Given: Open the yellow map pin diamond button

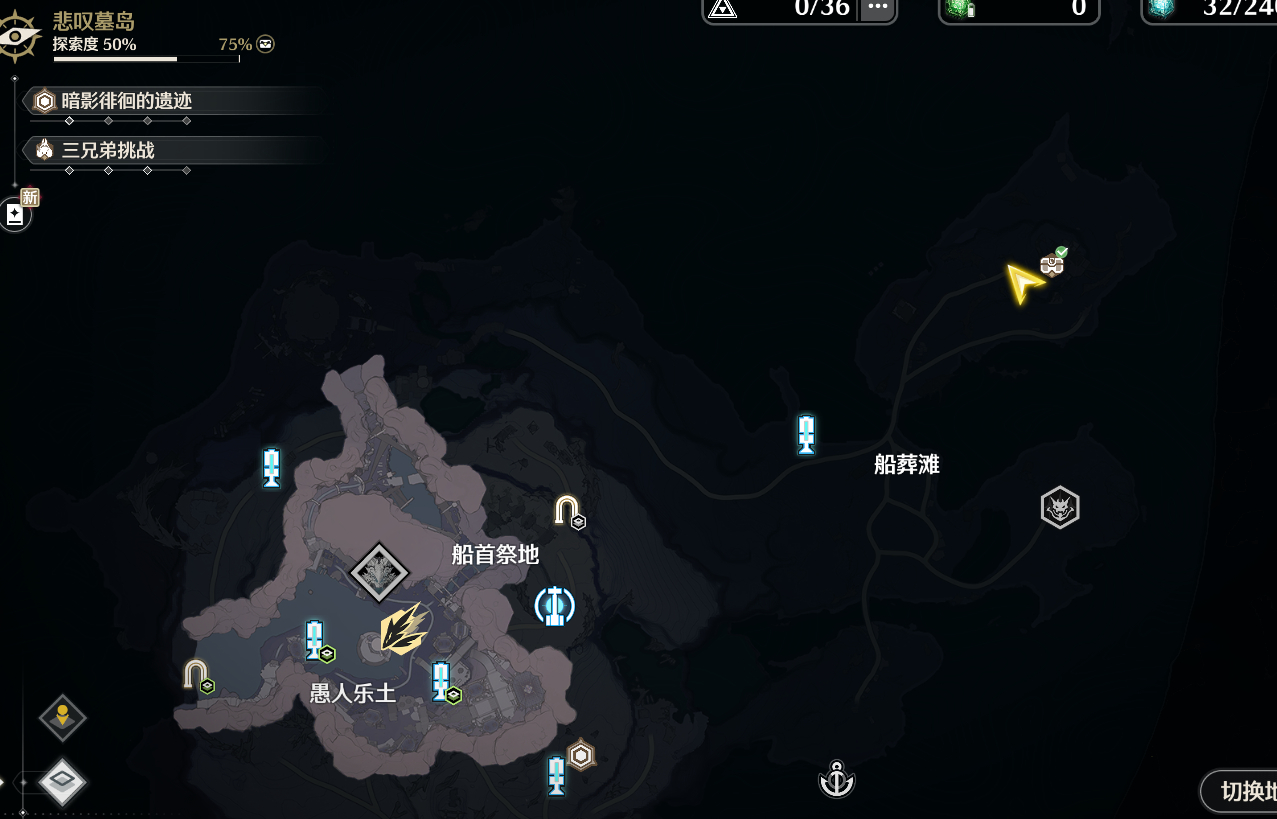Looking at the screenshot, I should point(62,717).
